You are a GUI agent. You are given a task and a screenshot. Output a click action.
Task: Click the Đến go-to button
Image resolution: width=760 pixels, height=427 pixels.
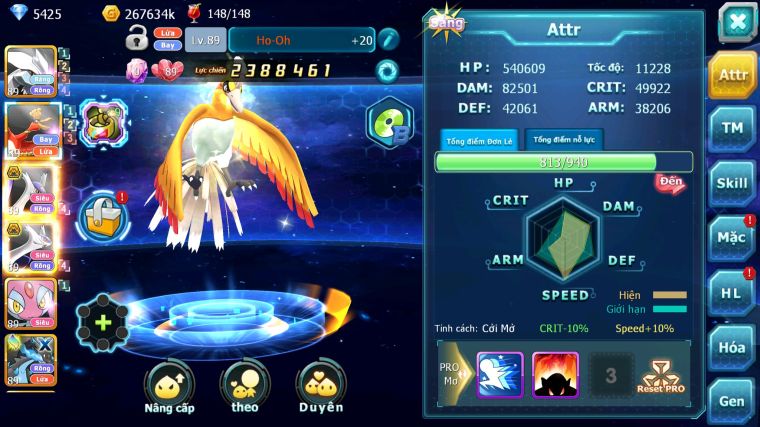[670, 183]
